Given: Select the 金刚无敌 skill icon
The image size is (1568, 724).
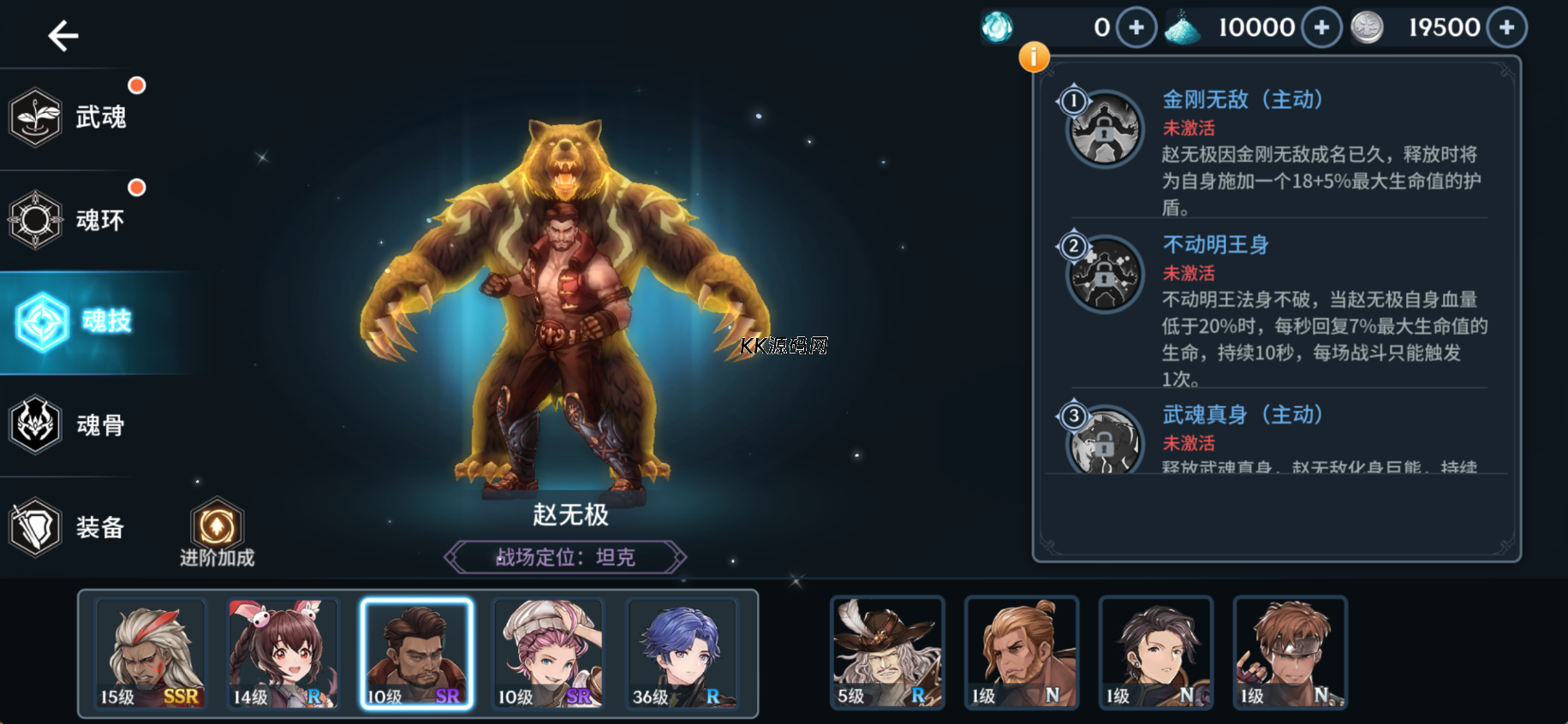Looking at the screenshot, I should coord(1105,130).
